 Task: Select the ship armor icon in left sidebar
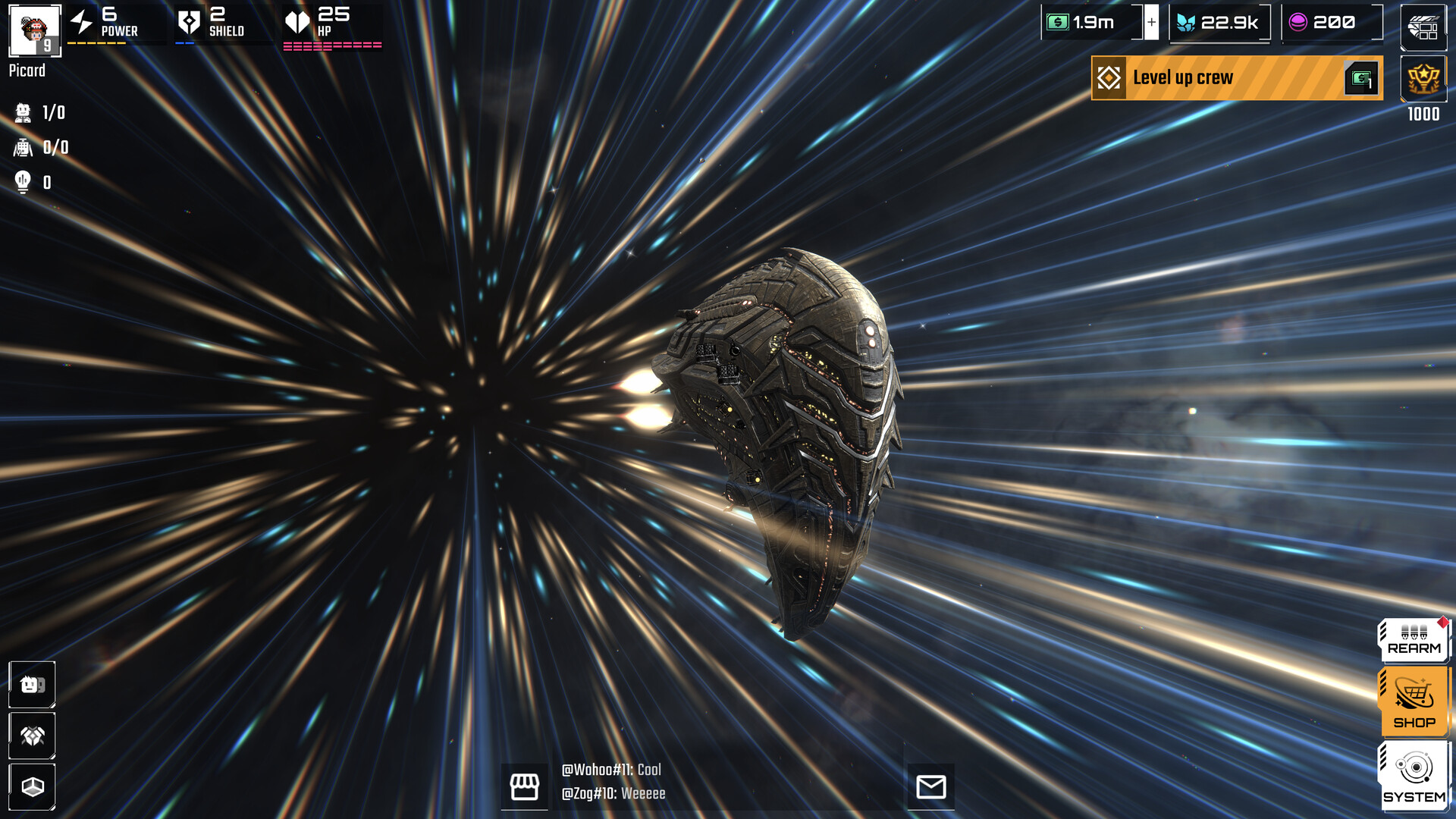(x=31, y=736)
